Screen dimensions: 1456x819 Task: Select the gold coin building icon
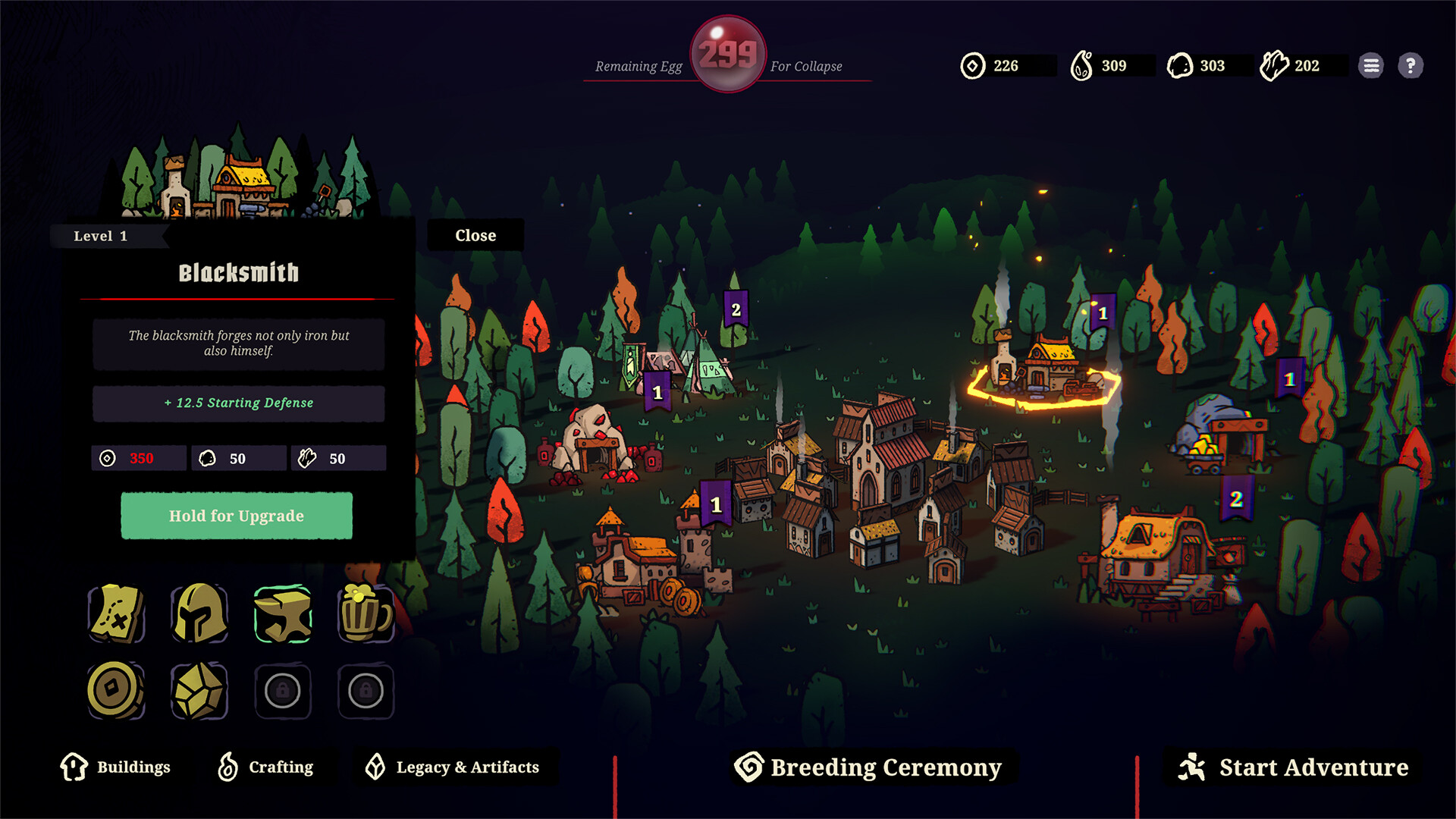pos(116,691)
